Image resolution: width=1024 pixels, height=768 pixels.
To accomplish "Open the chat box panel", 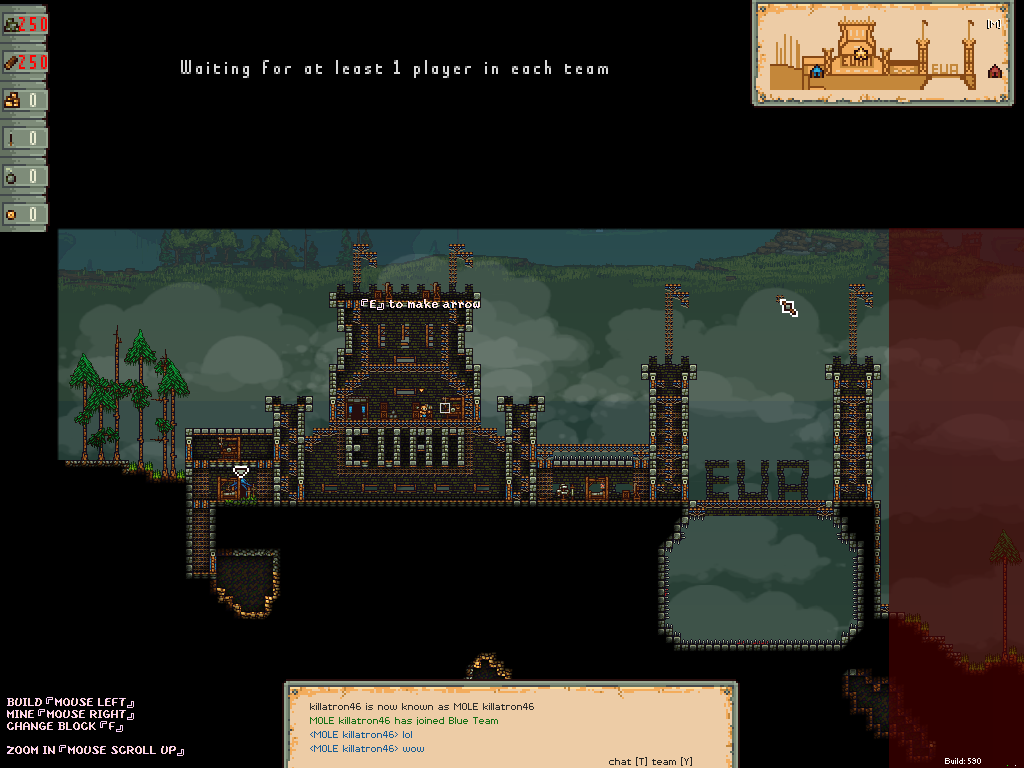I will [511, 724].
